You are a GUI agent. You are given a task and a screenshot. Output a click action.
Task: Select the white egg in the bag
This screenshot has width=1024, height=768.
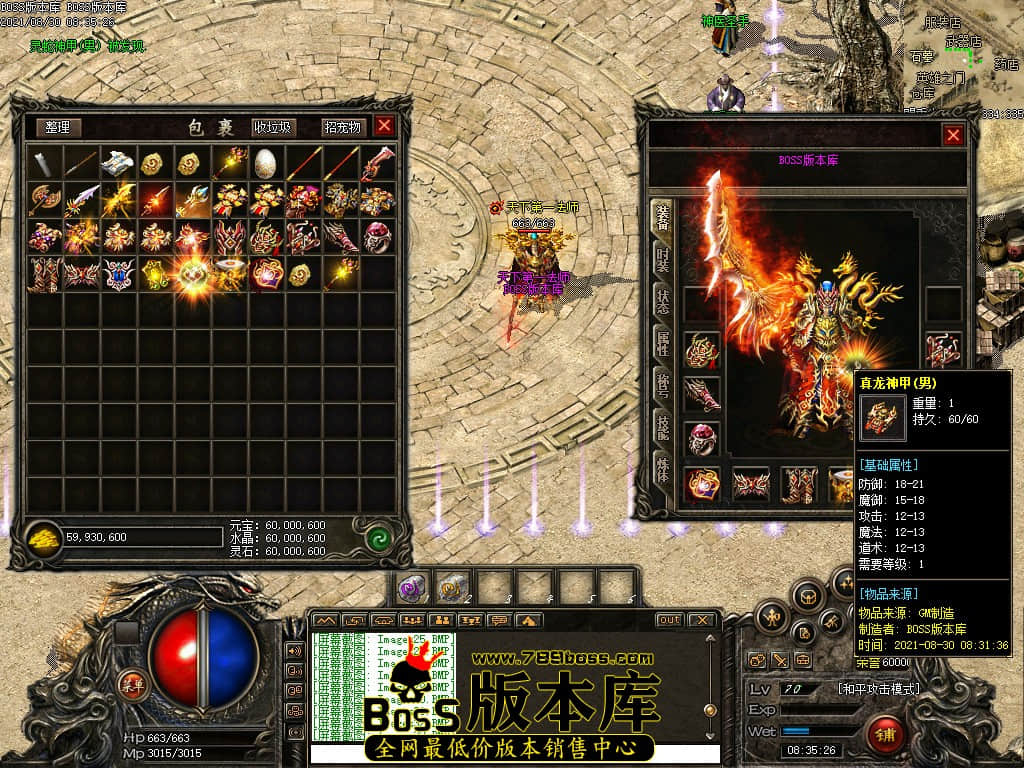point(264,162)
